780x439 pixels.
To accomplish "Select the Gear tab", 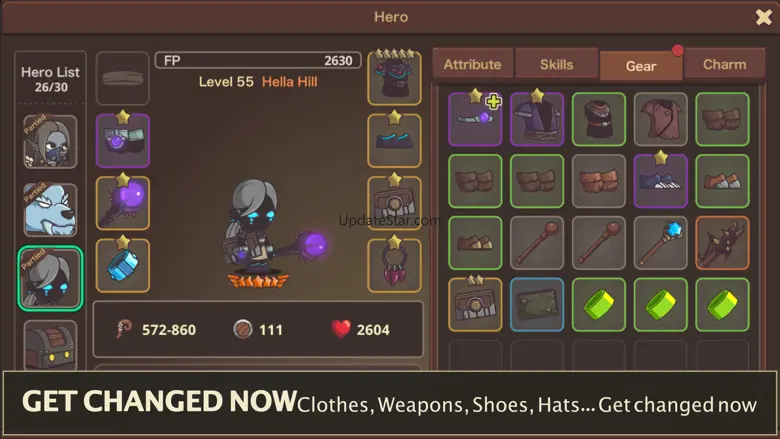I will click(641, 66).
